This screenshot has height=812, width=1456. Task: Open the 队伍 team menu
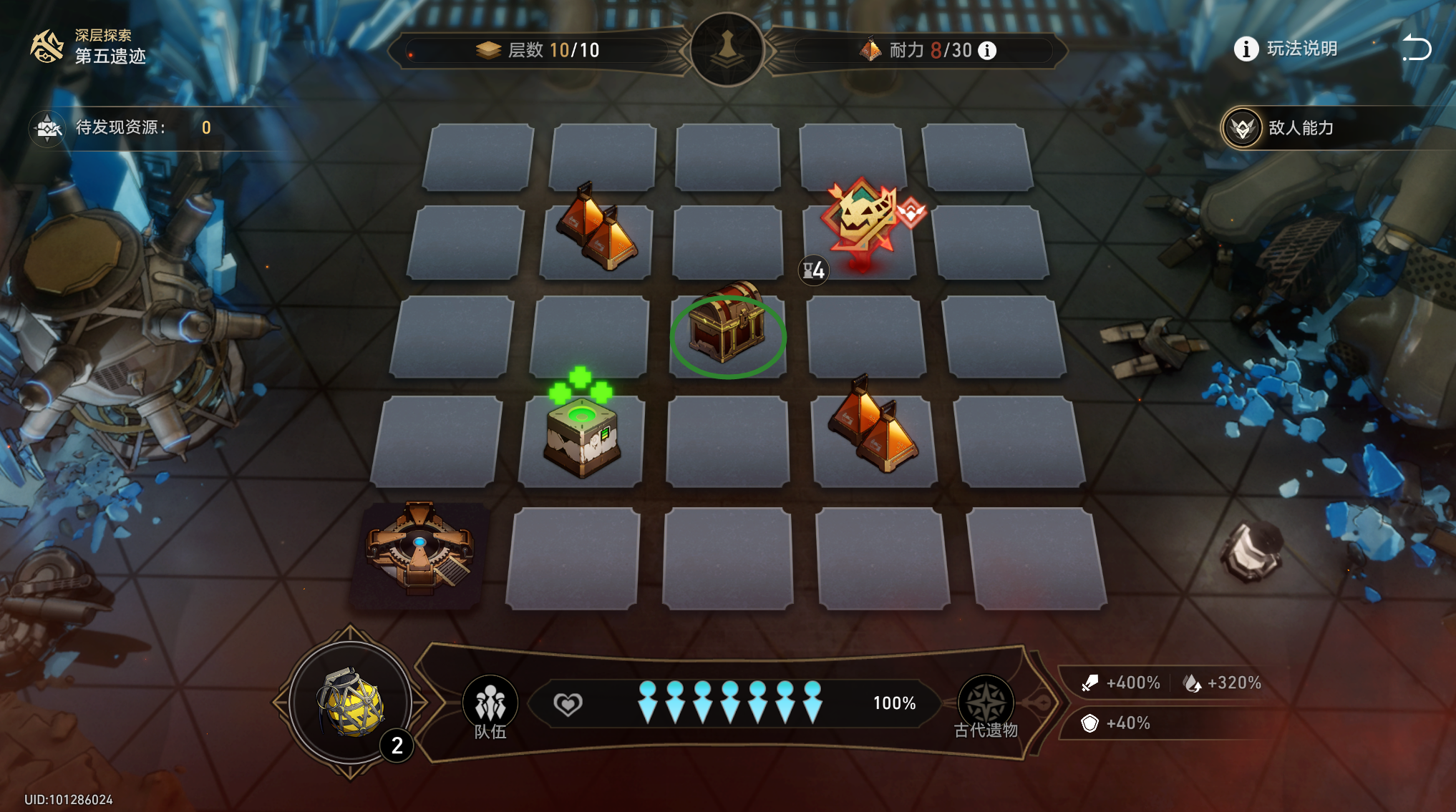click(490, 707)
